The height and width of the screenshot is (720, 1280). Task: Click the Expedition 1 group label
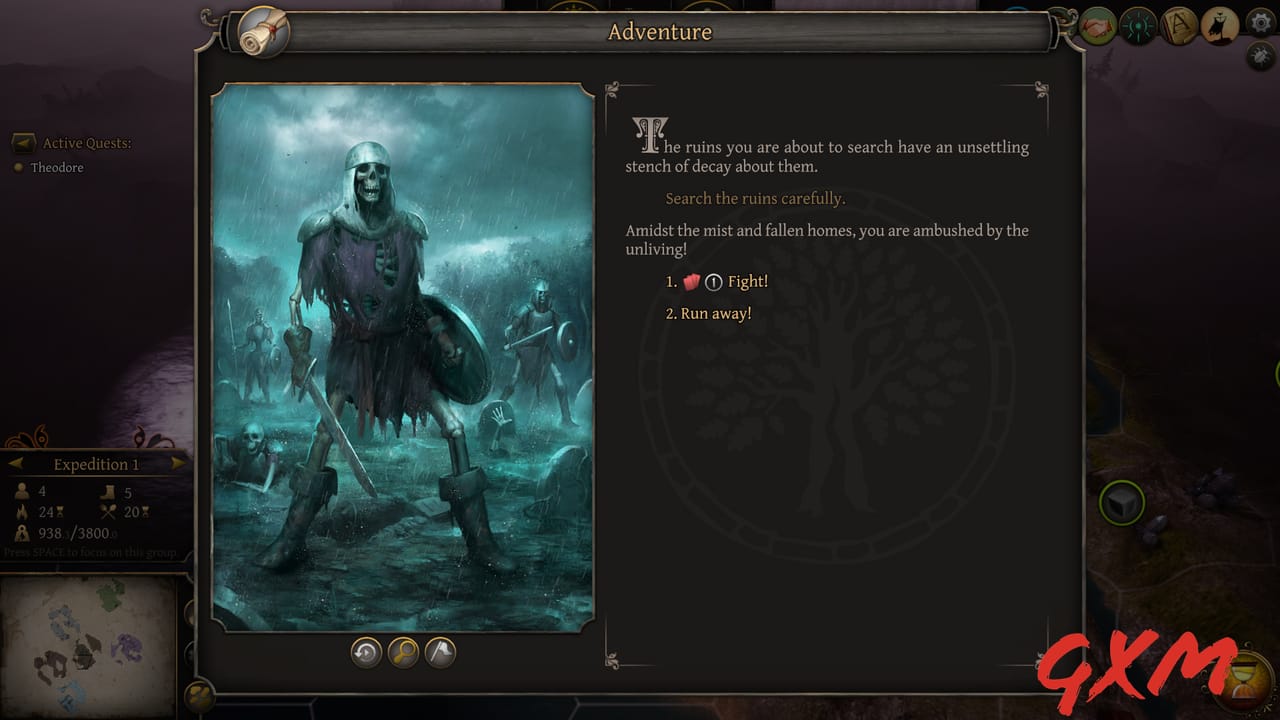coord(95,463)
